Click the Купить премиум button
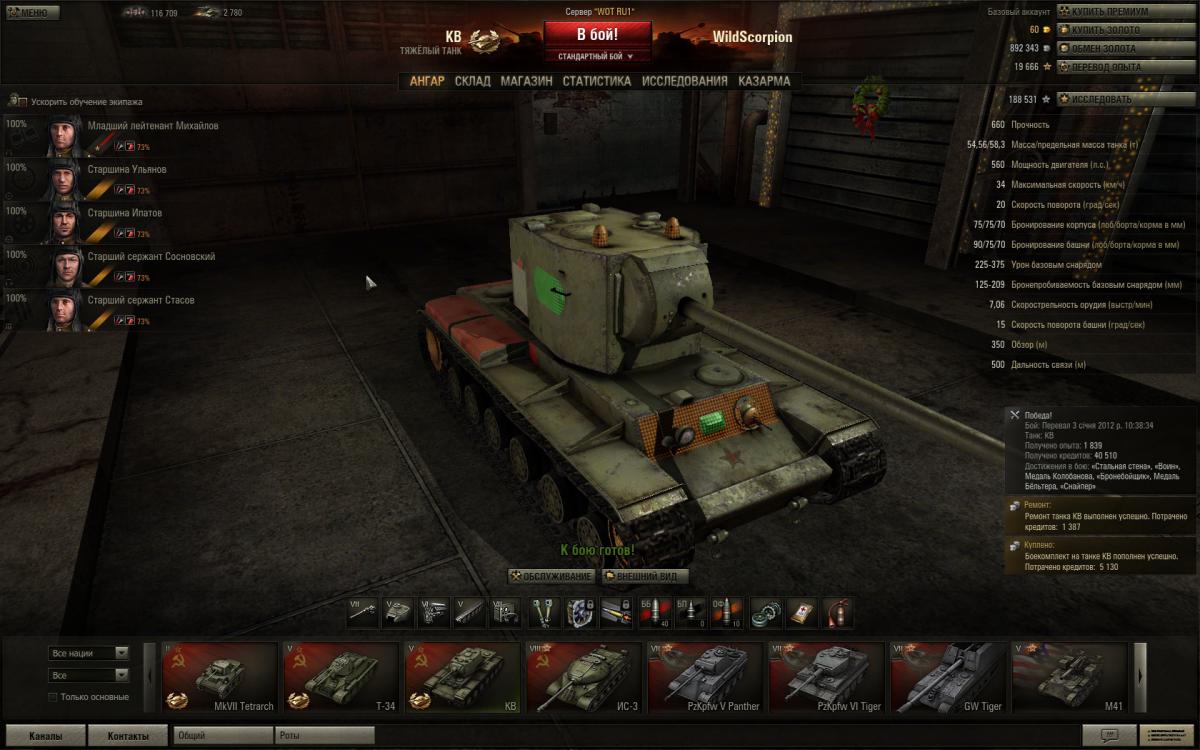 pyautogui.click(x=1117, y=12)
